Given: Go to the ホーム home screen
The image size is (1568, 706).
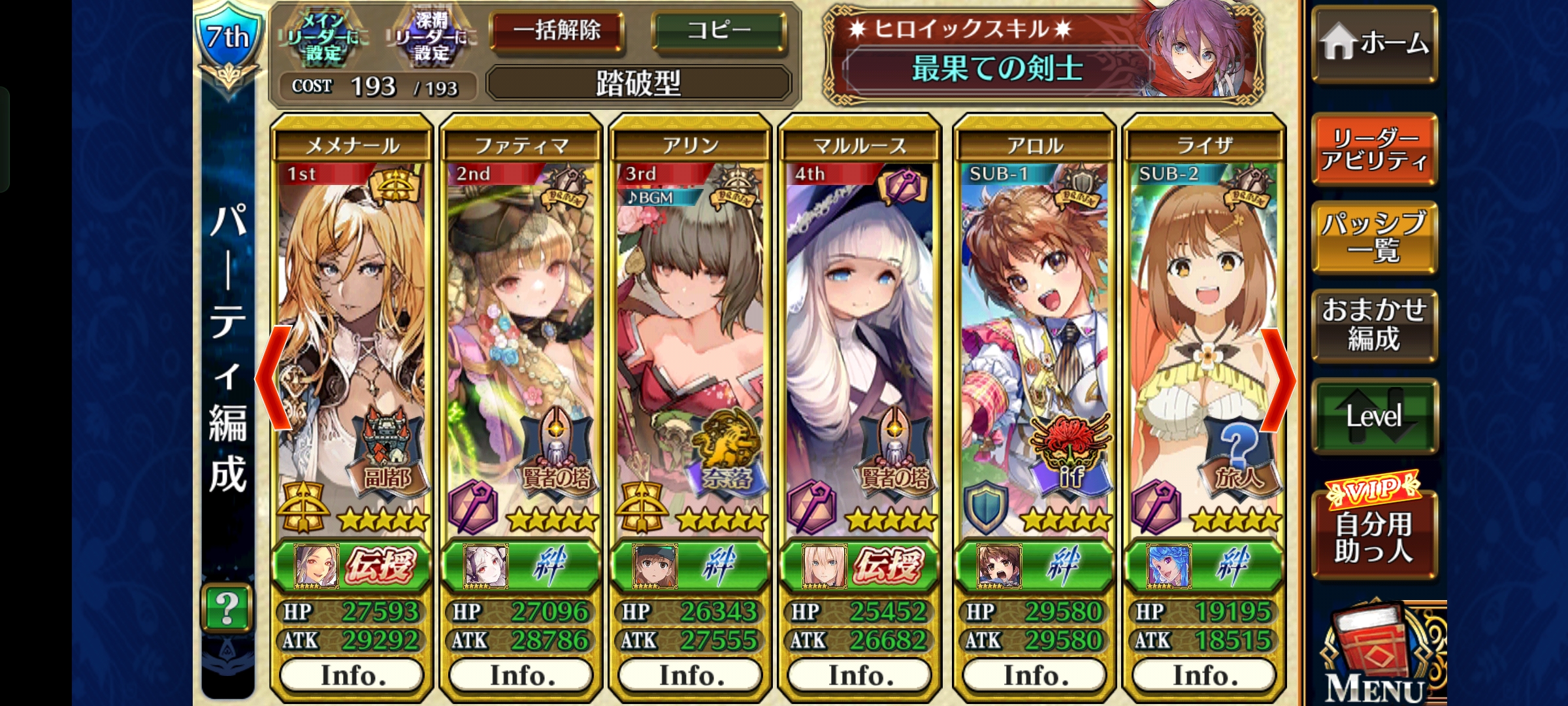Looking at the screenshot, I should (1373, 44).
